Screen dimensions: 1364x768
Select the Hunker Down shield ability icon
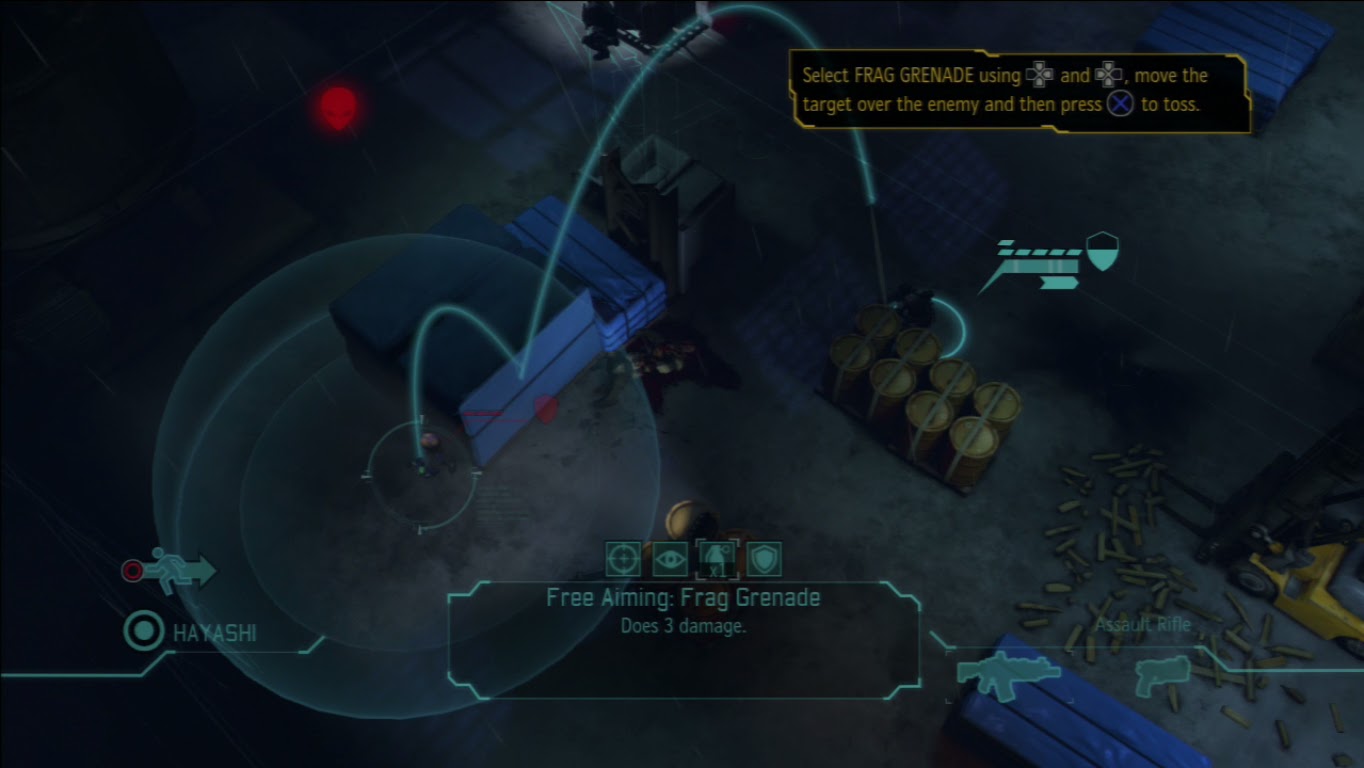pos(765,560)
